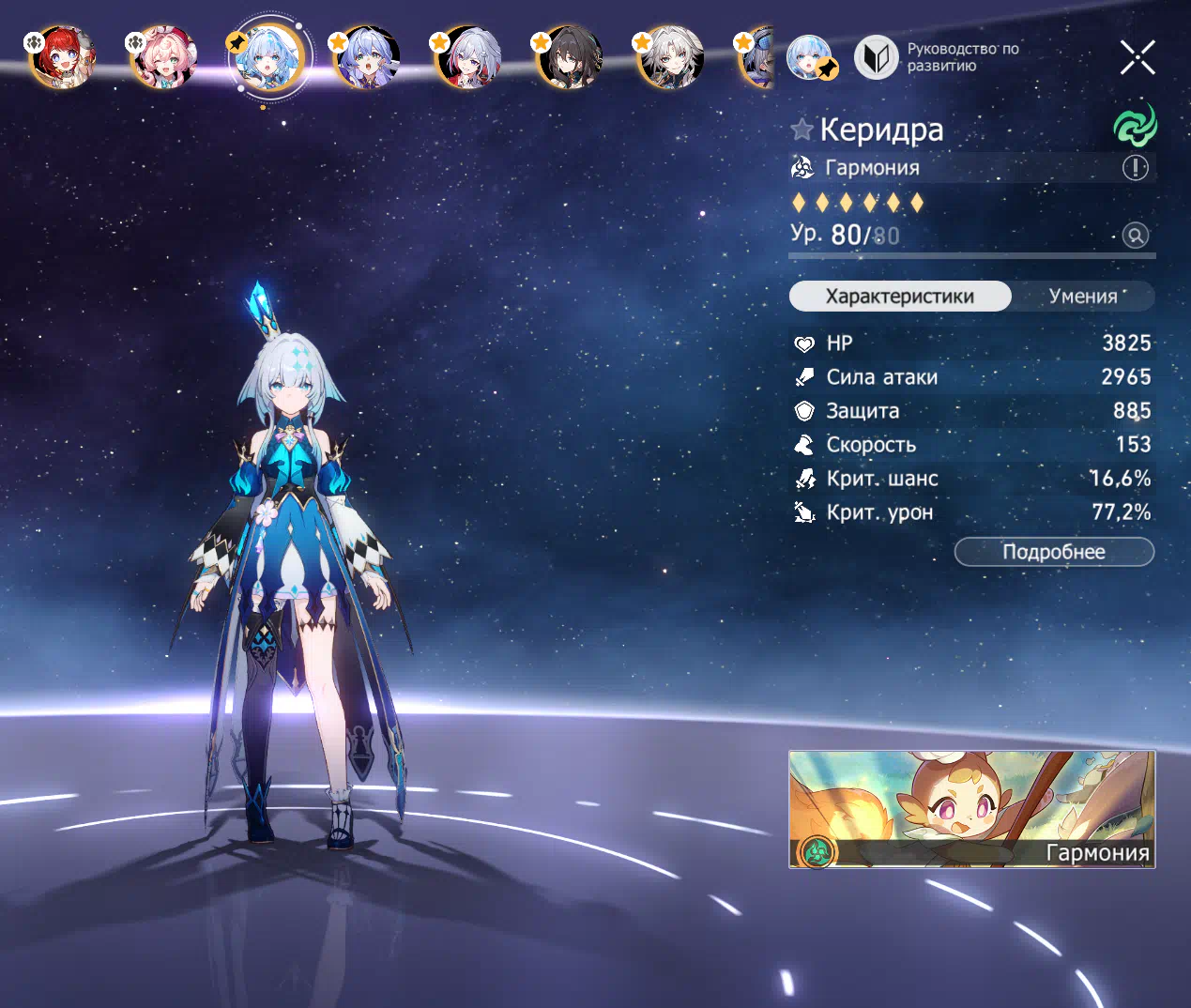The width and height of the screenshot is (1191, 1008).
Task: Choose the pink-haired character portrait
Action: (164, 56)
